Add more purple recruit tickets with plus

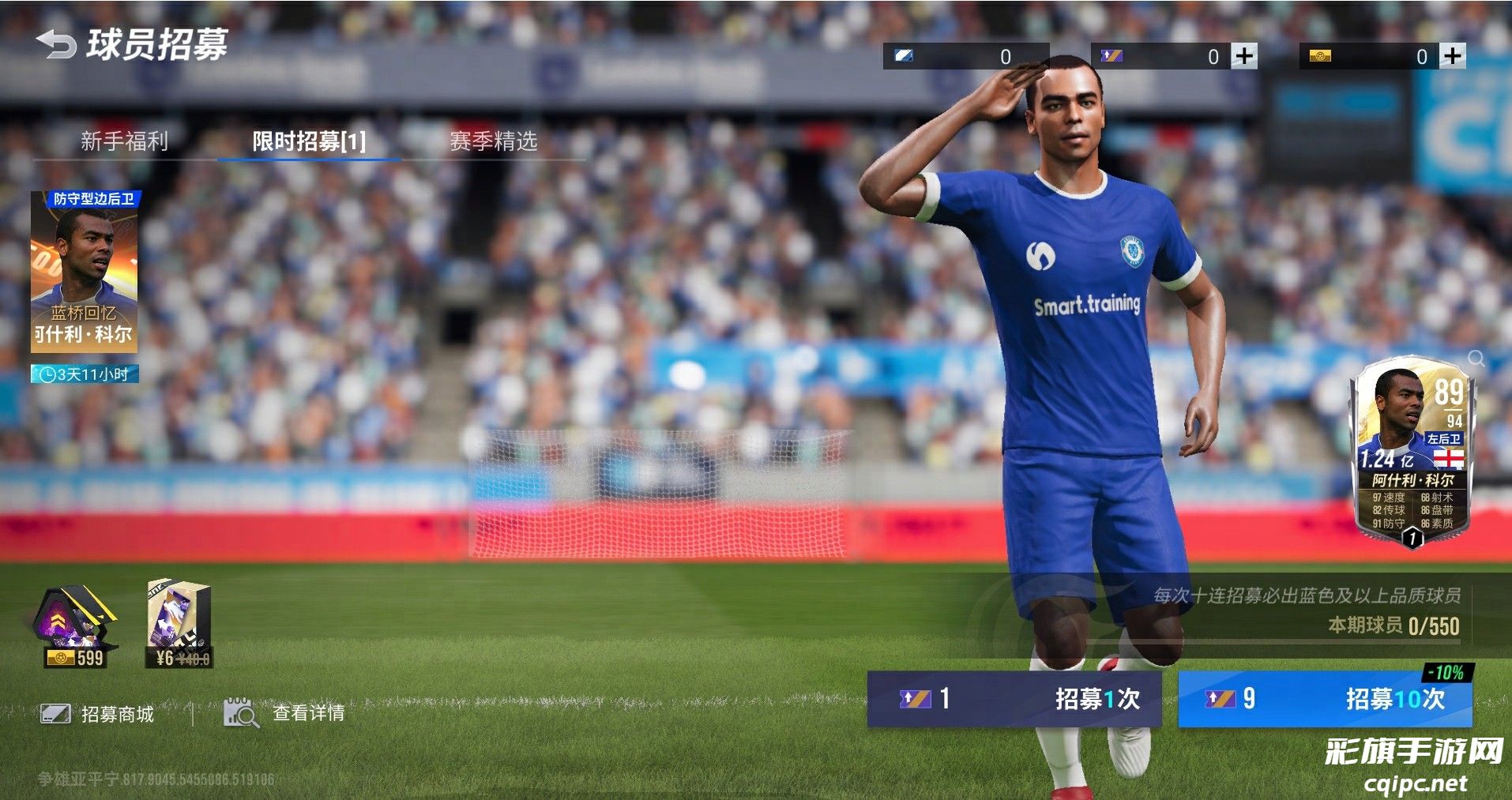coord(1244,56)
